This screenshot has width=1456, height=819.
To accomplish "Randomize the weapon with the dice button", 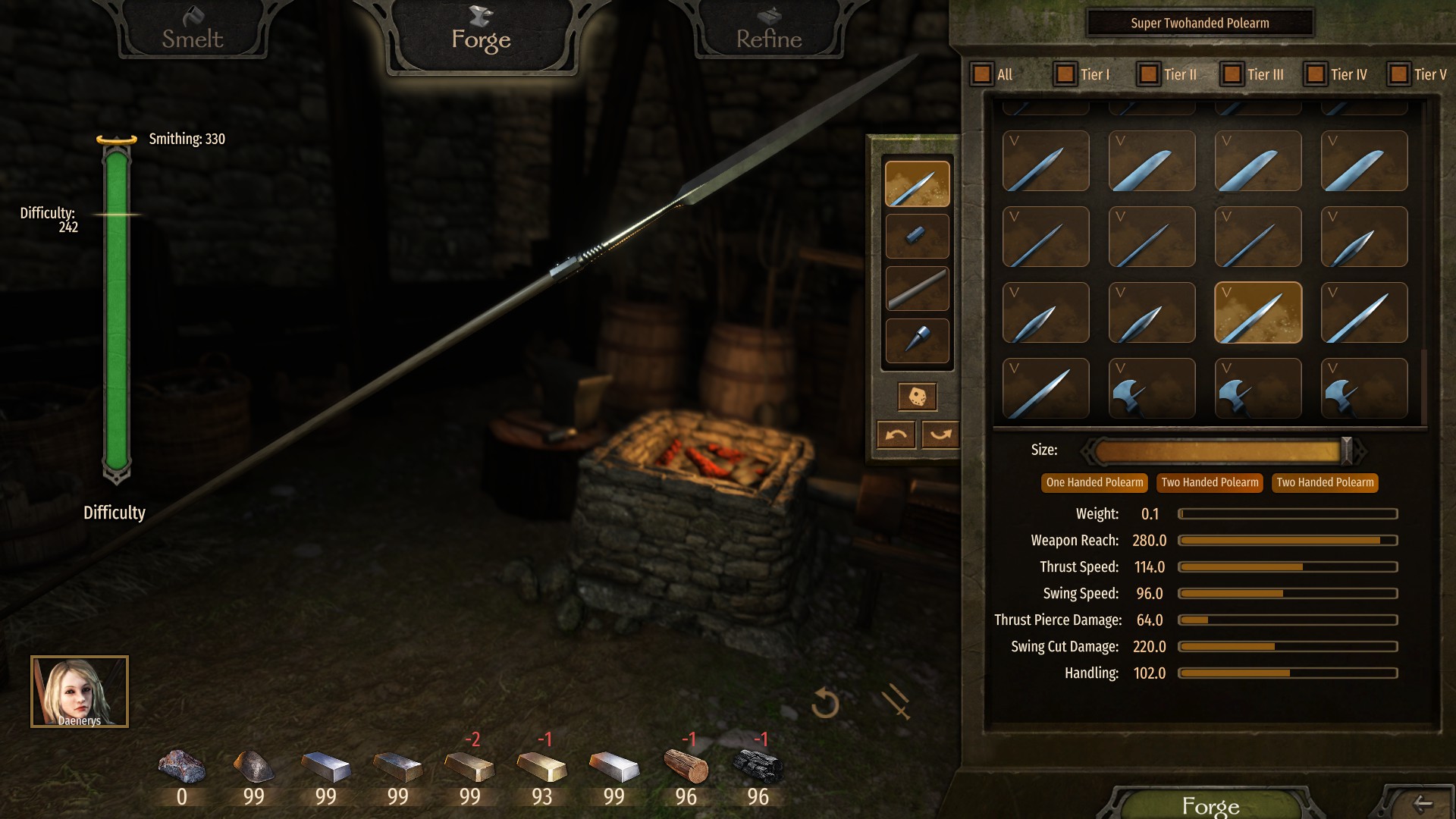I will 917,397.
